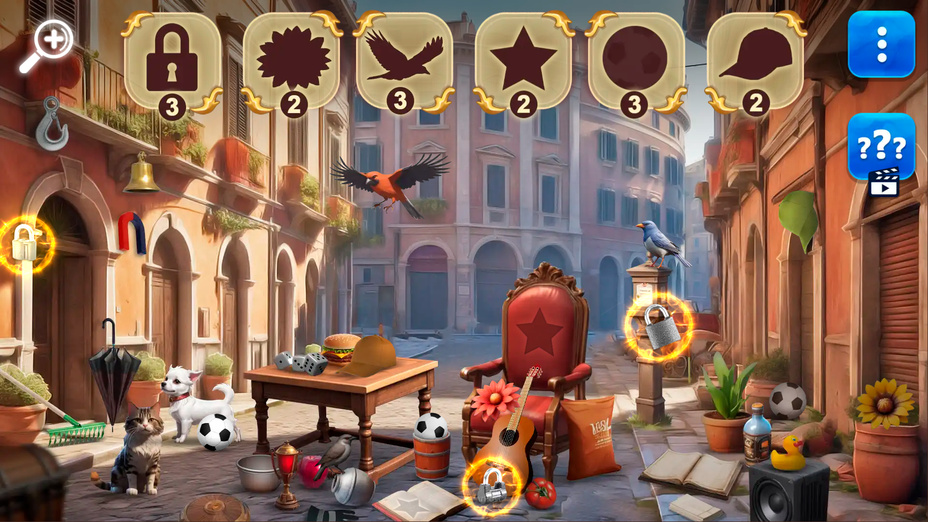Image resolution: width=928 pixels, height=522 pixels.
Task: Select the cap silhouette objective tile
Action: pyautogui.click(x=755, y=61)
